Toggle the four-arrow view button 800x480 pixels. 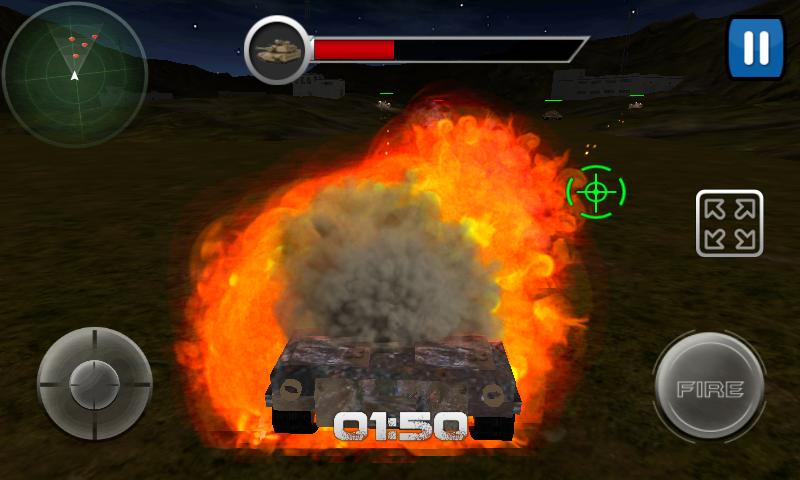pos(729,223)
